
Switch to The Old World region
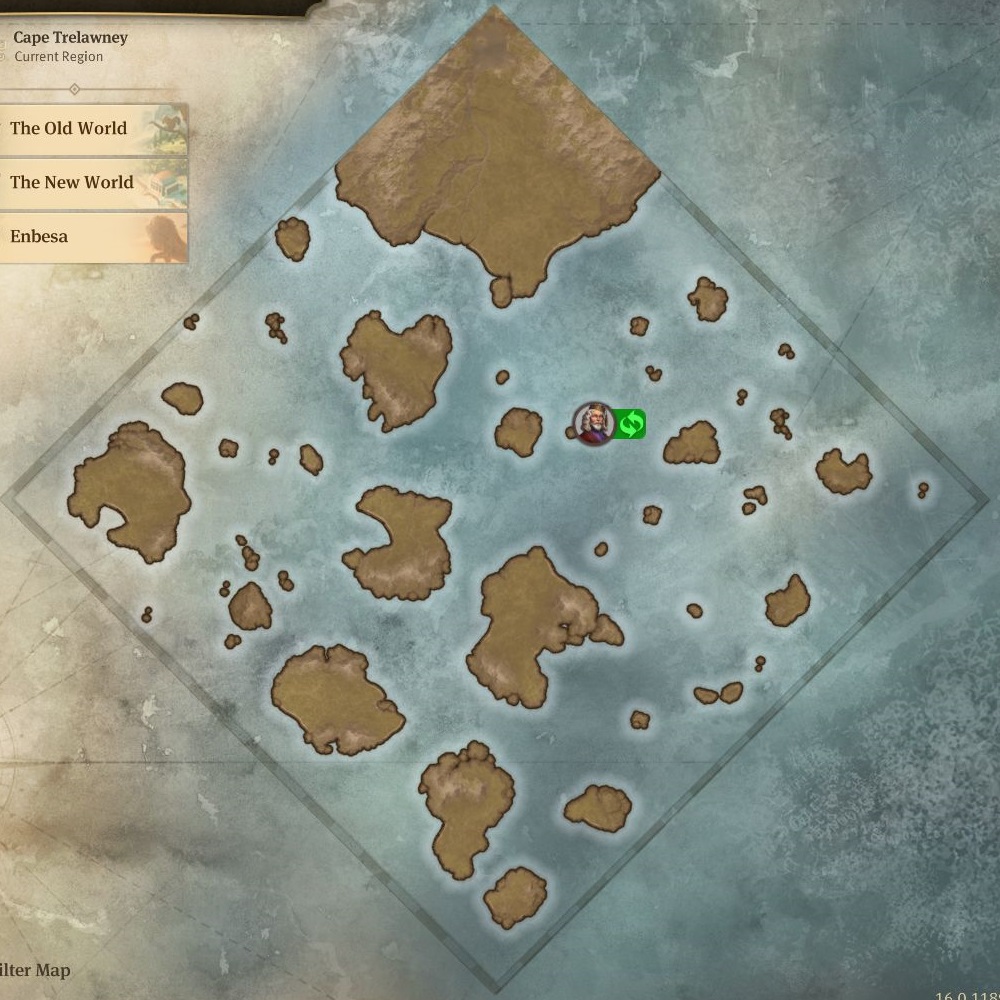click(90, 129)
